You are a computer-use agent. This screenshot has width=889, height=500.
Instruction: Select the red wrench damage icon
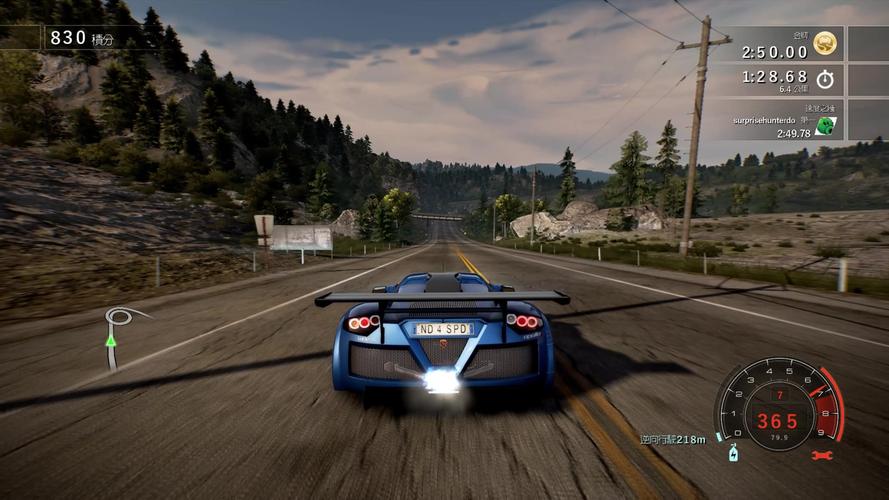pyautogui.click(x=822, y=455)
